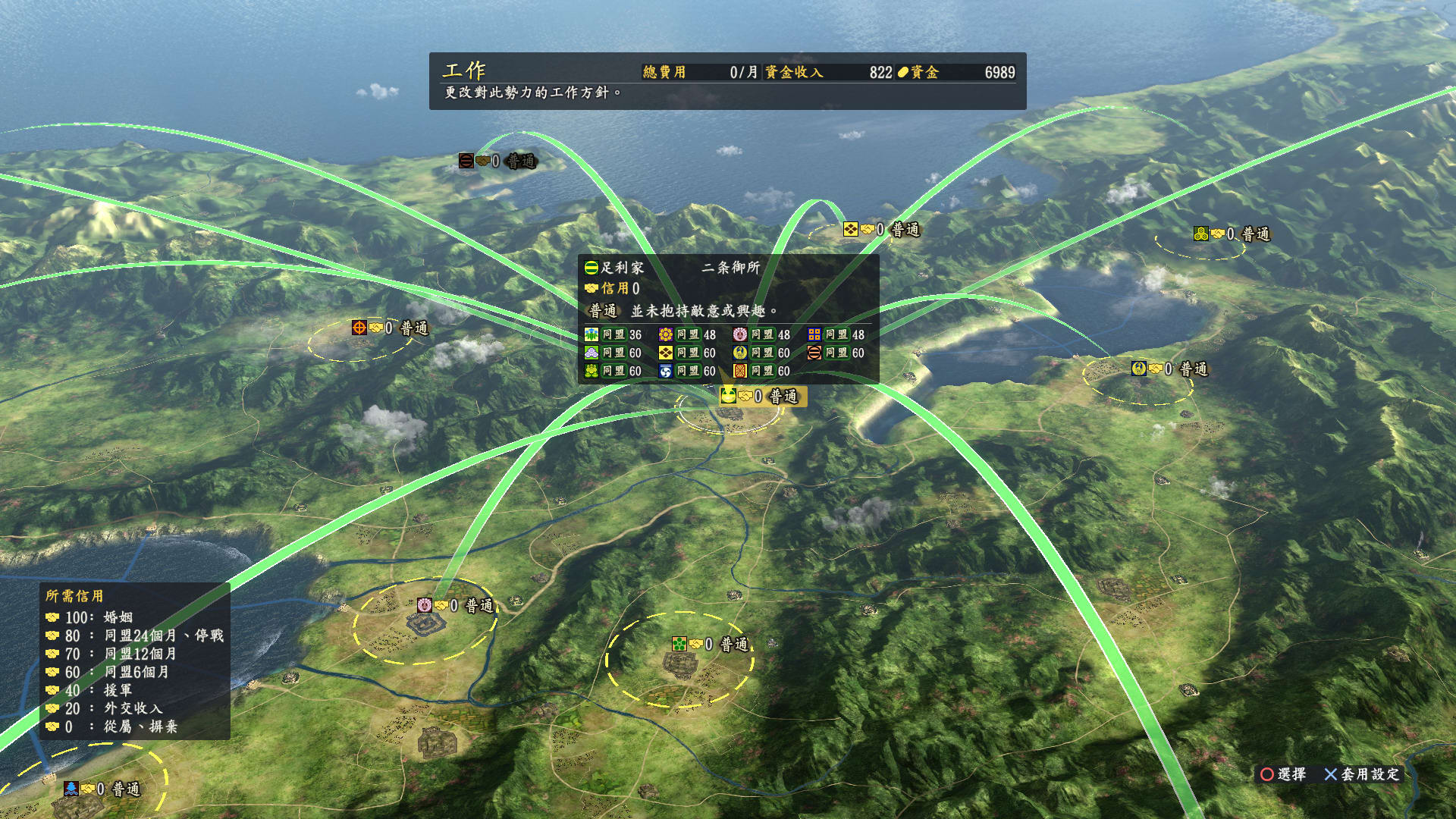Select the highlighted Ashikaga clan marker
Screen dimensions: 1456x819
pos(762,396)
